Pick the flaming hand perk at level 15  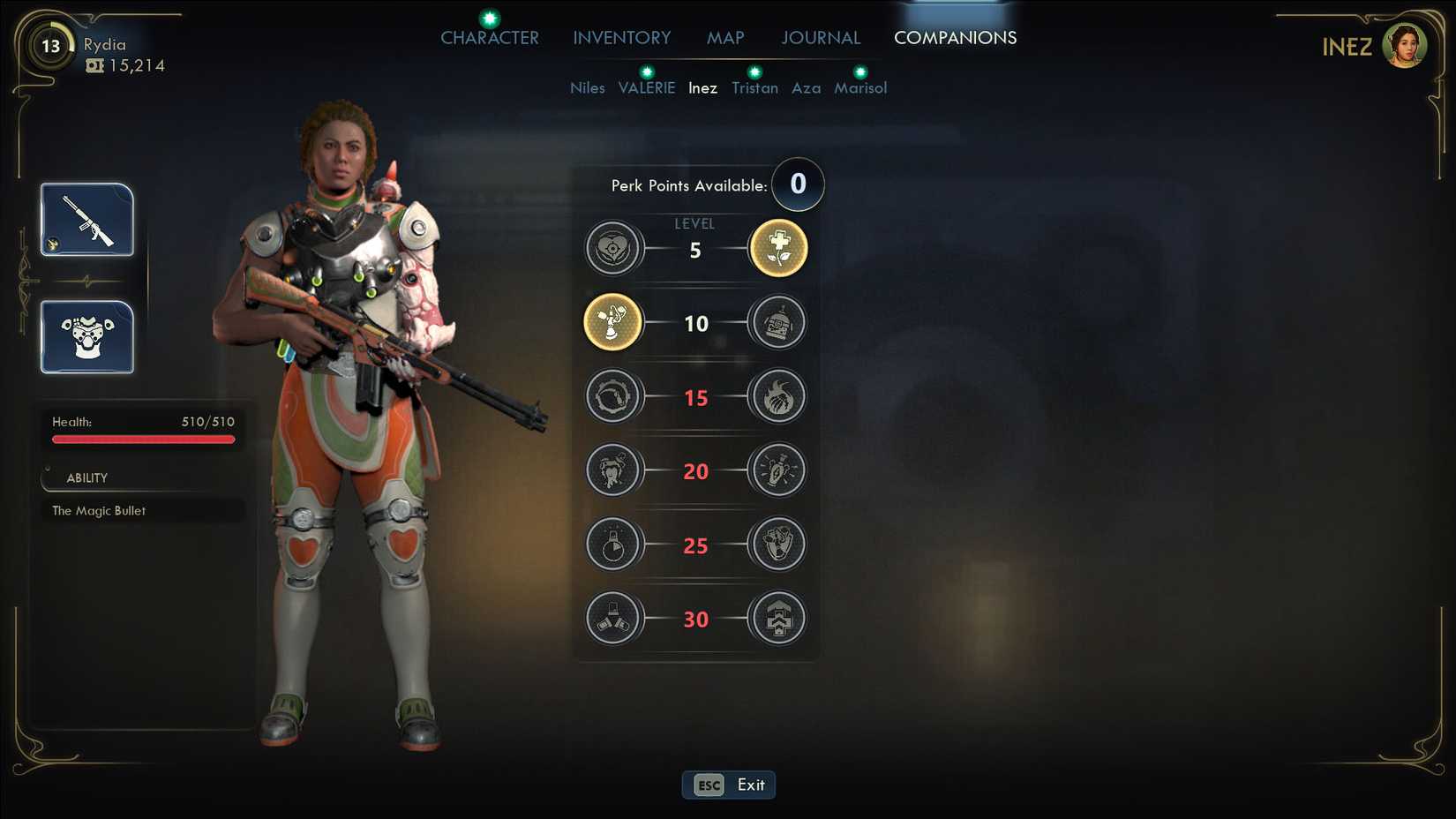[x=777, y=396]
